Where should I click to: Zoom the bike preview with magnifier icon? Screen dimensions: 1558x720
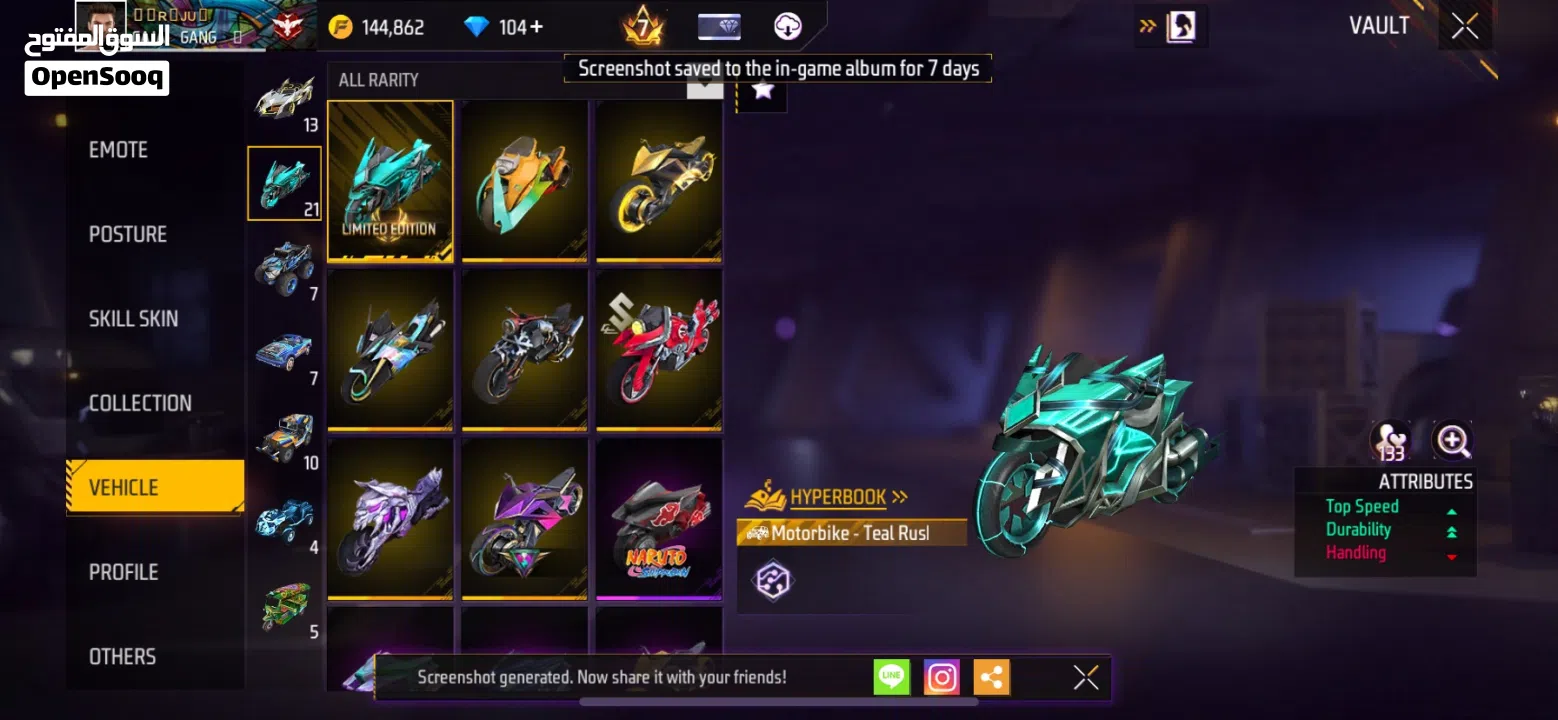click(1451, 440)
